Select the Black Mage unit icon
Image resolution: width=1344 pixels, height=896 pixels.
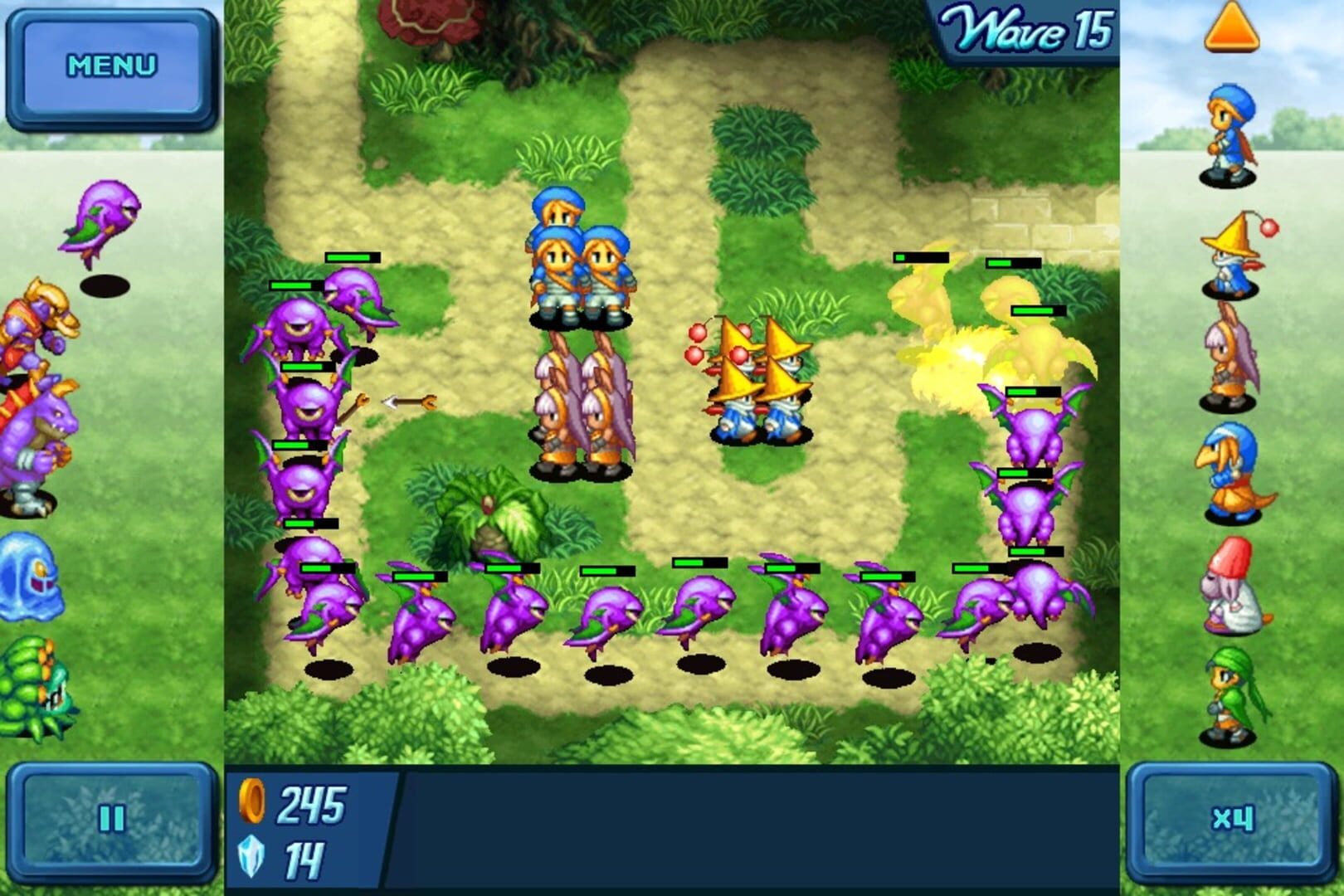(1228, 257)
